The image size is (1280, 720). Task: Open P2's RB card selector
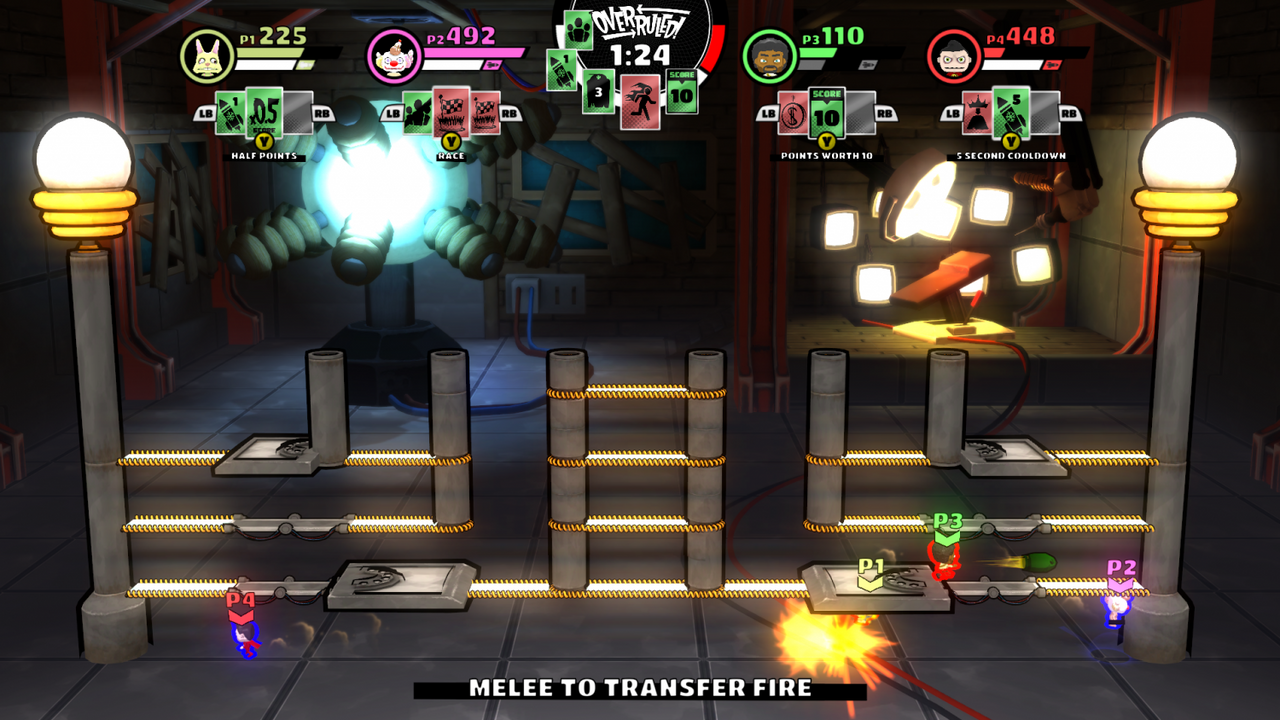508,113
